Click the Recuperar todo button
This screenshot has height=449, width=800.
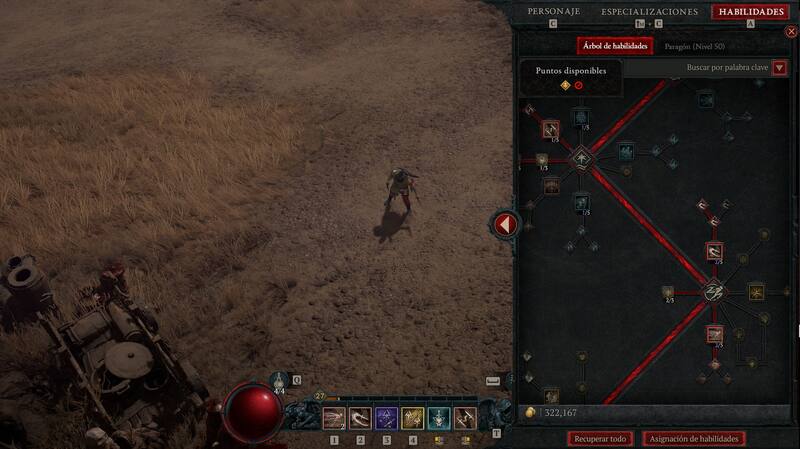[602, 438]
